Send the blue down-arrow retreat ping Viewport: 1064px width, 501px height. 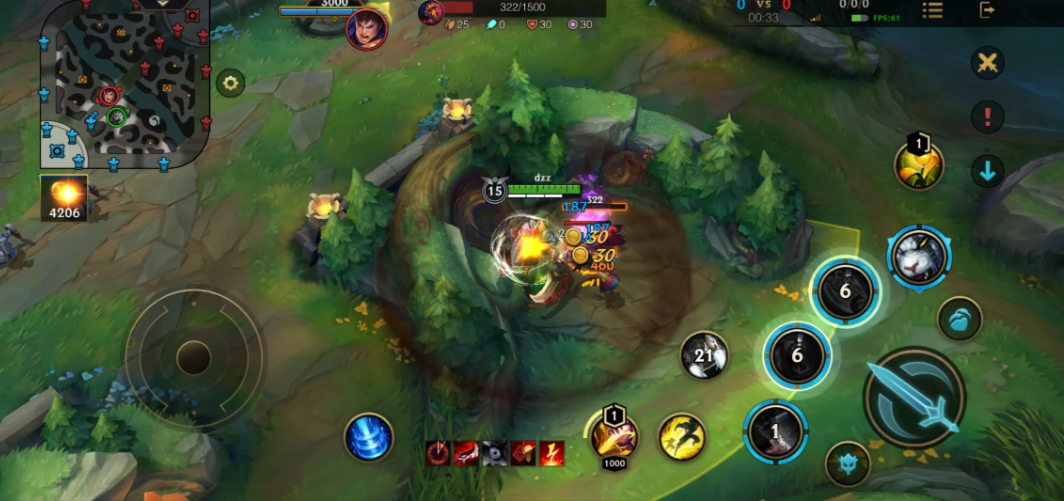tap(988, 171)
